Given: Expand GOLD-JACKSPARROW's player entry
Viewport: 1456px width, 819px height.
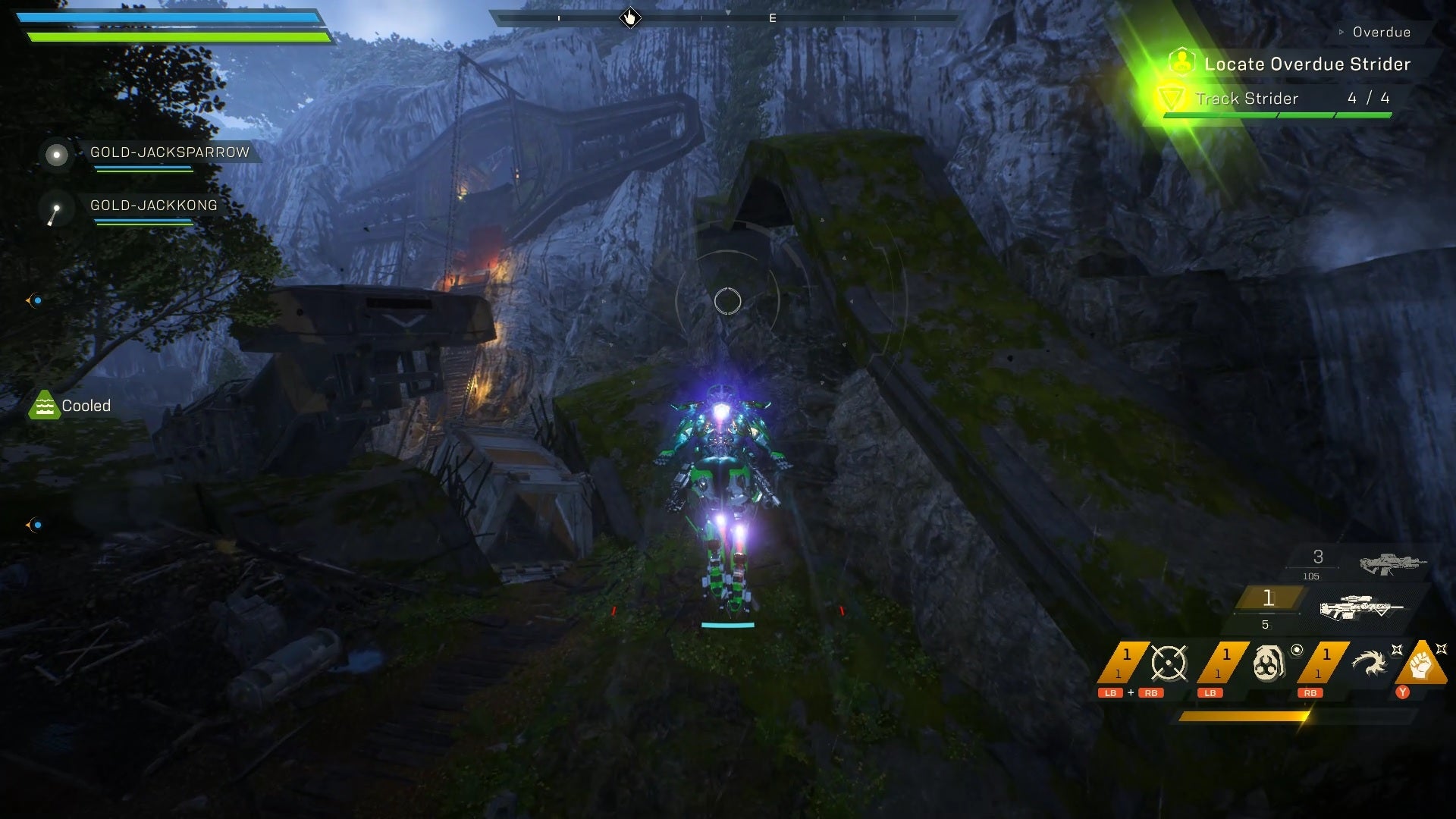Looking at the screenshot, I should [x=56, y=155].
